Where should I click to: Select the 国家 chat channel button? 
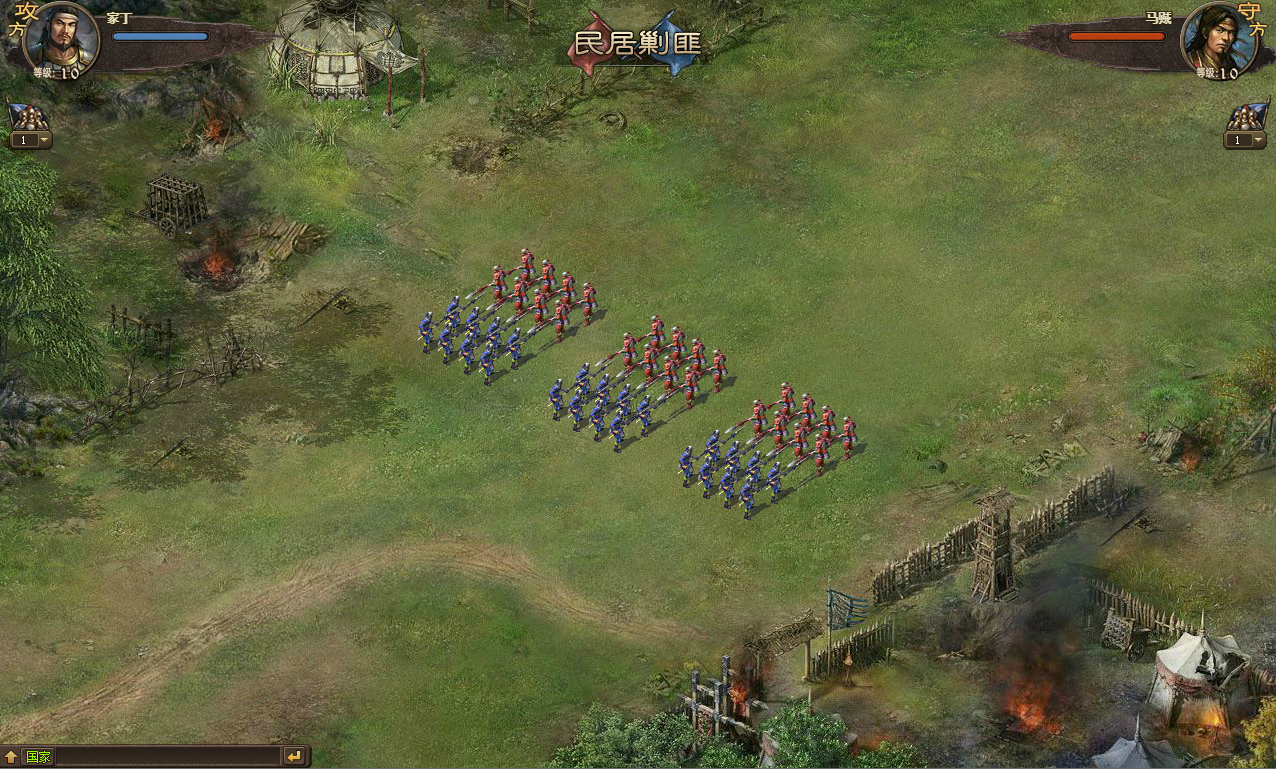(39, 756)
